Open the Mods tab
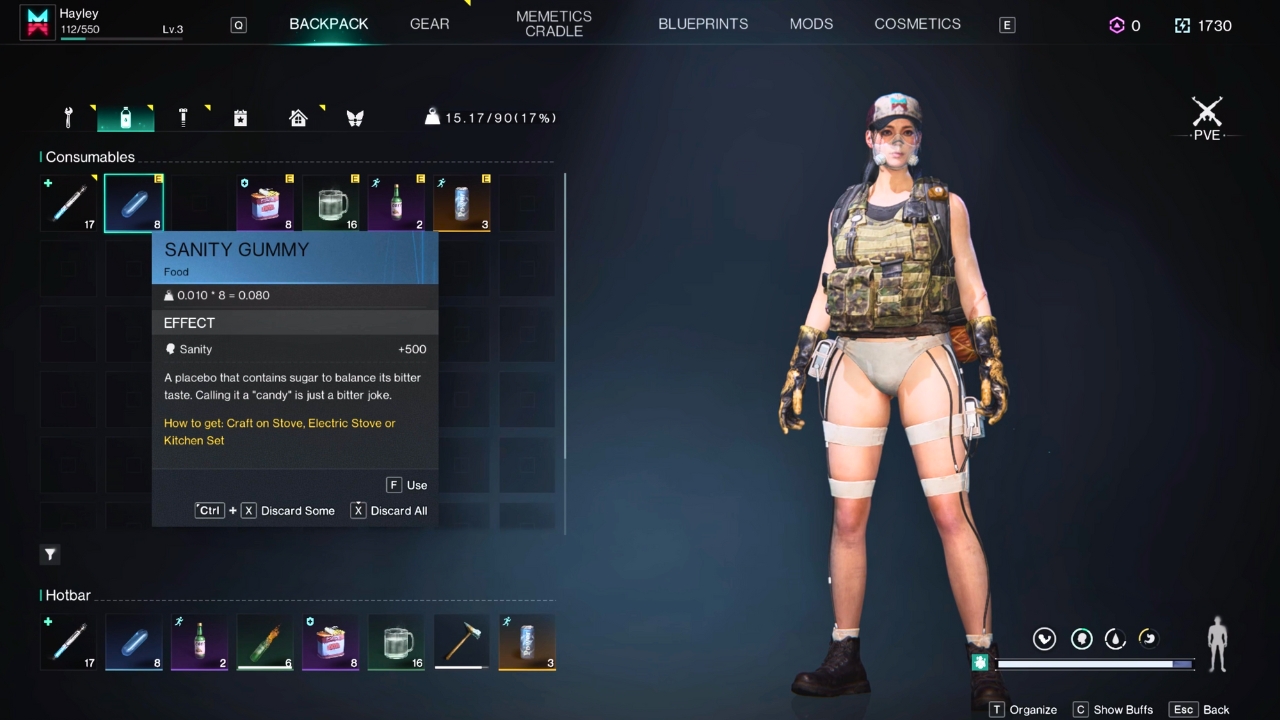Screen dimensions: 1280x720 [x=811, y=24]
